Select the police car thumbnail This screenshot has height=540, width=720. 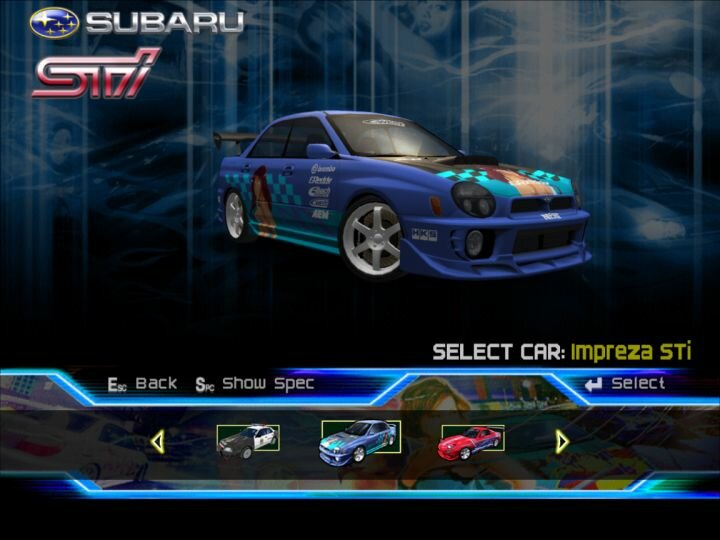(248, 439)
